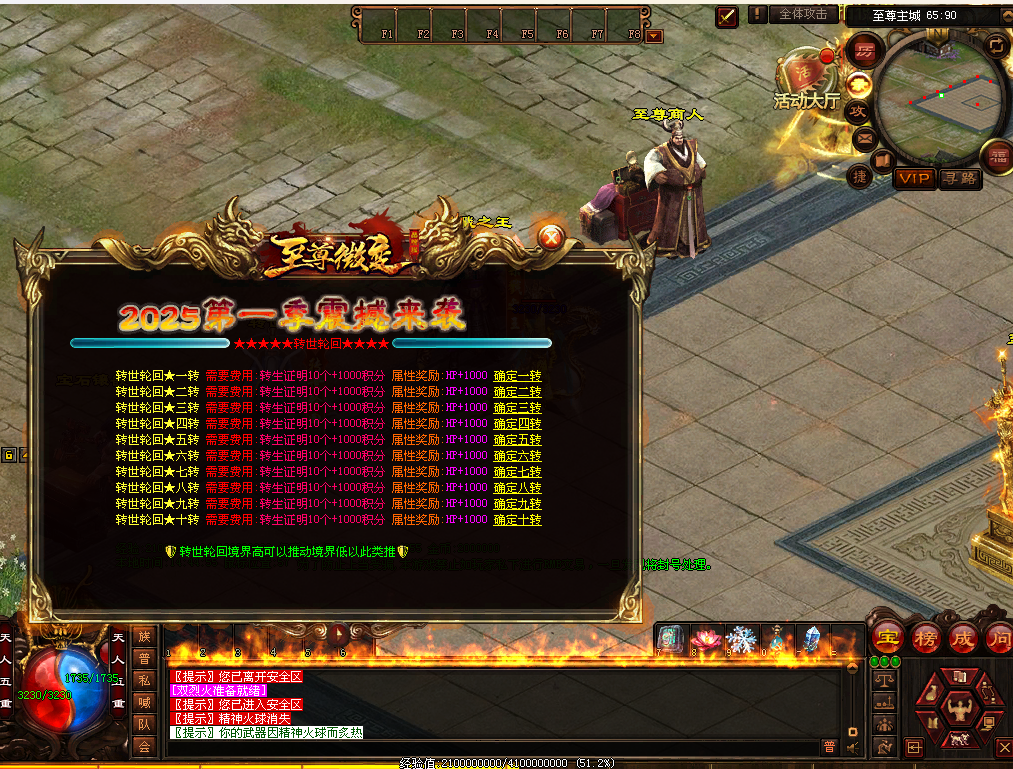Open the 宝 treasure button
Screen dimensions: 1013x769
pyautogui.click(x=886, y=636)
